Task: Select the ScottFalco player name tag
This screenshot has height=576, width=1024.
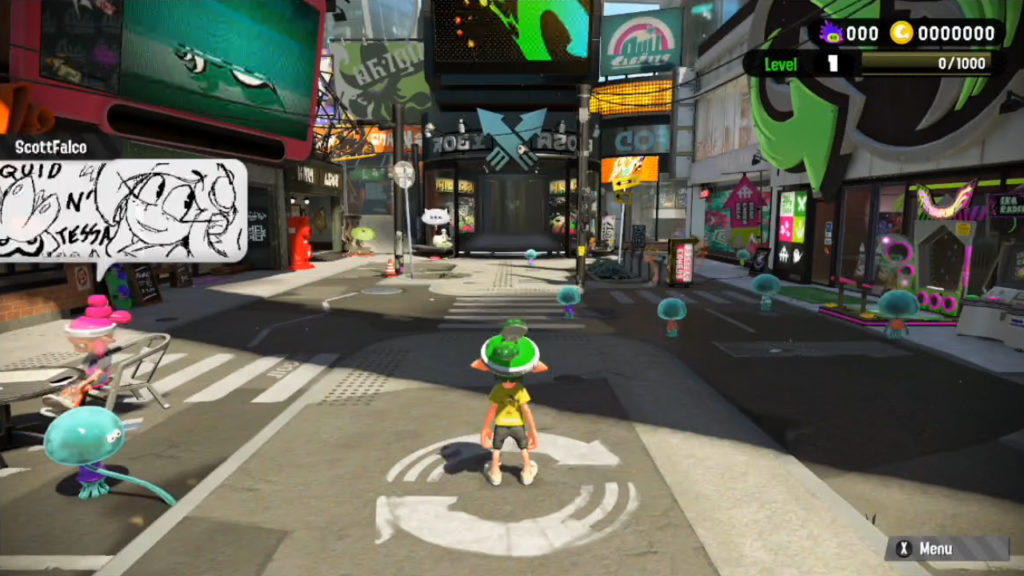Action: 51,147
